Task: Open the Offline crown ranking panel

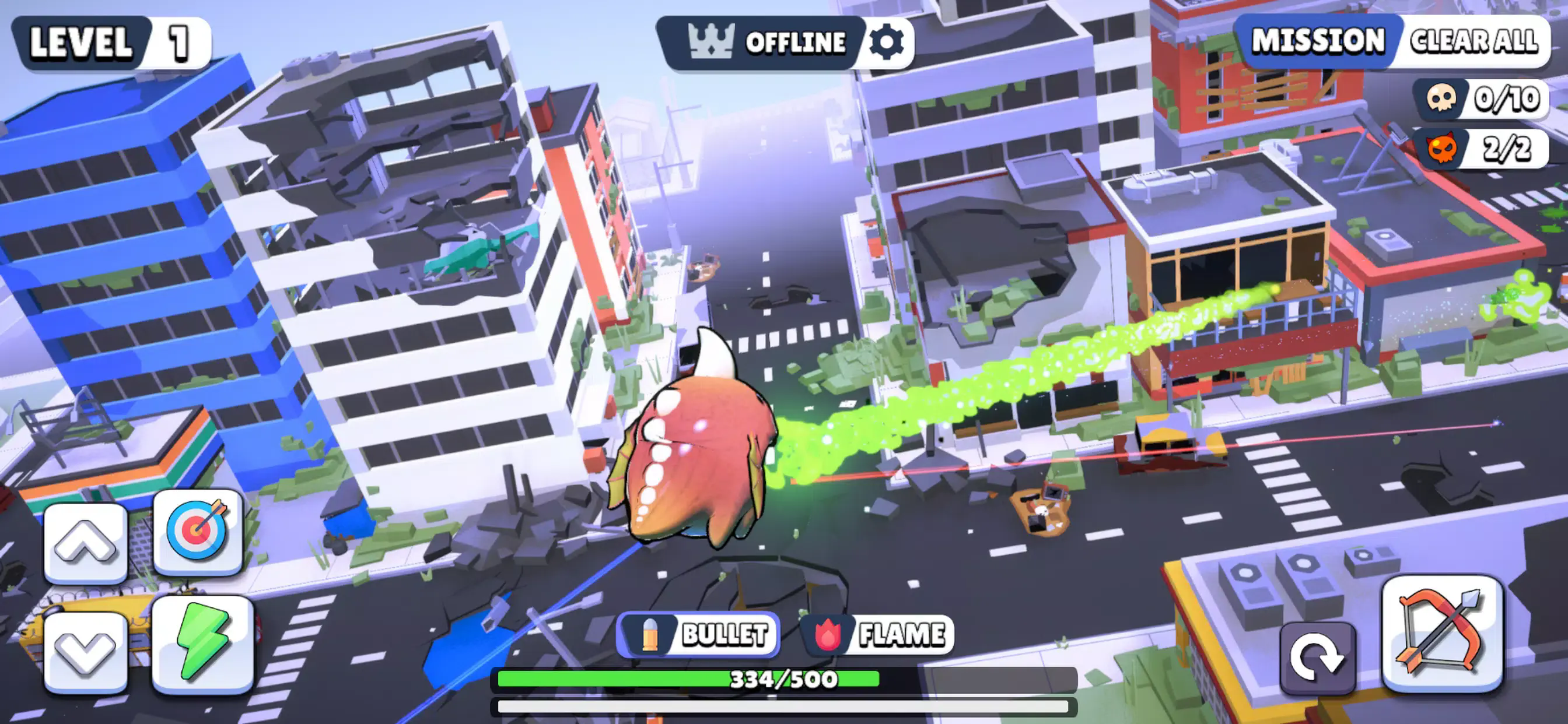Action: click(x=766, y=43)
